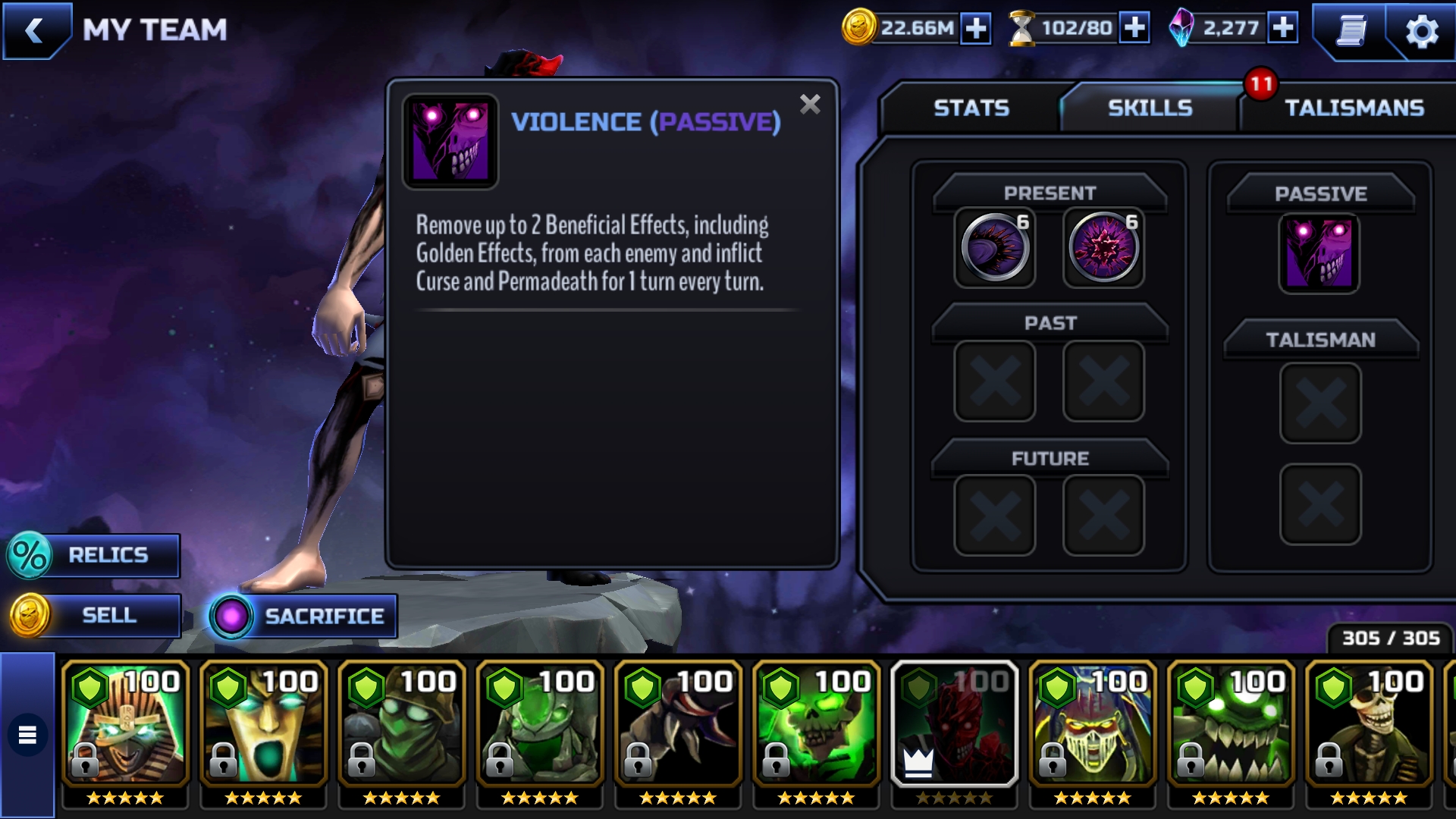This screenshot has height=819, width=1456.
Task: Select the spiked magenta burst skill
Action: click(x=1103, y=249)
